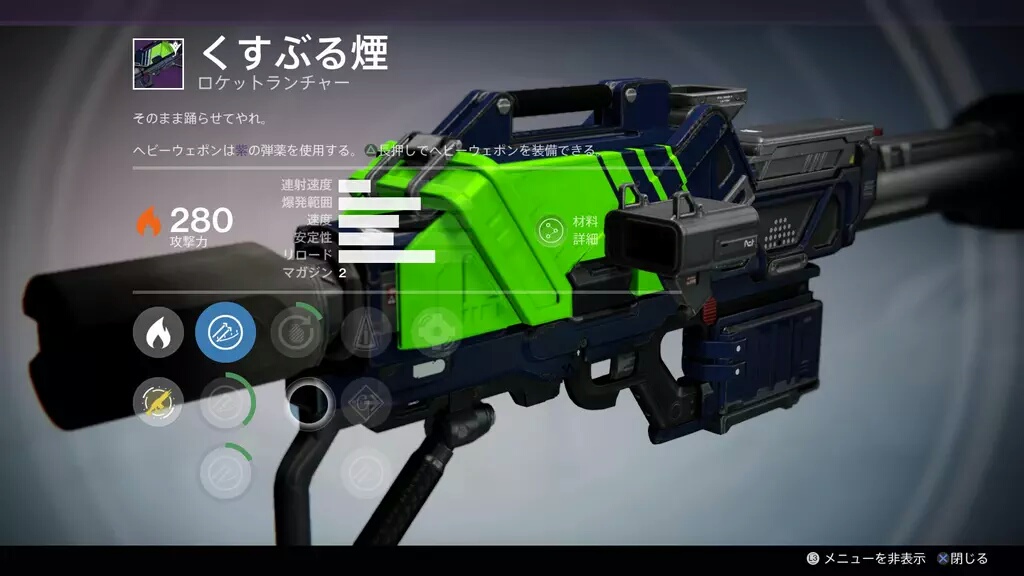Click the green rocket launcher item thumbnail
This screenshot has height=576, width=1024.
(x=159, y=65)
